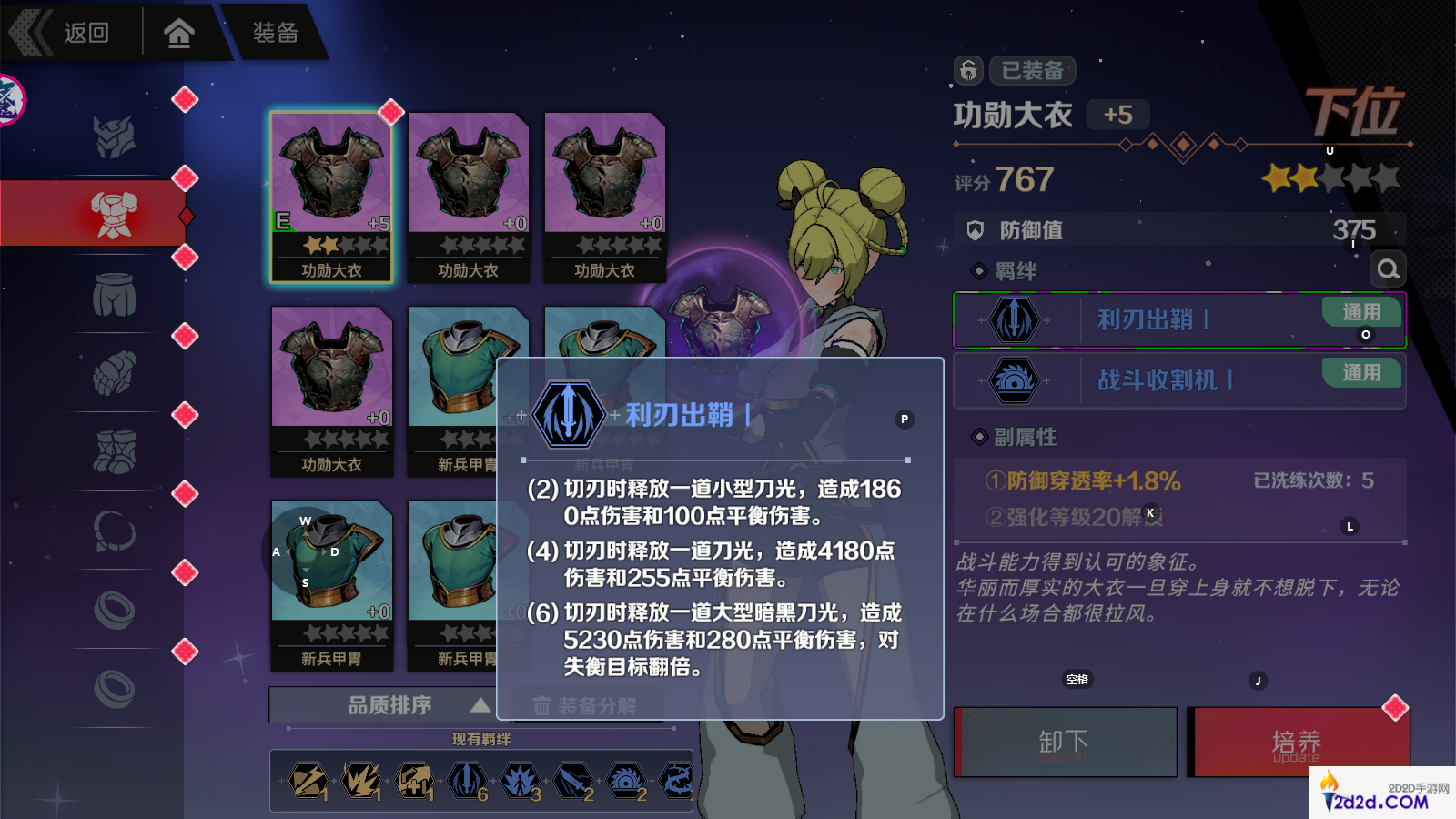Choose the boots equipment category
This screenshot has height=819, width=1456.
[115, 452]
